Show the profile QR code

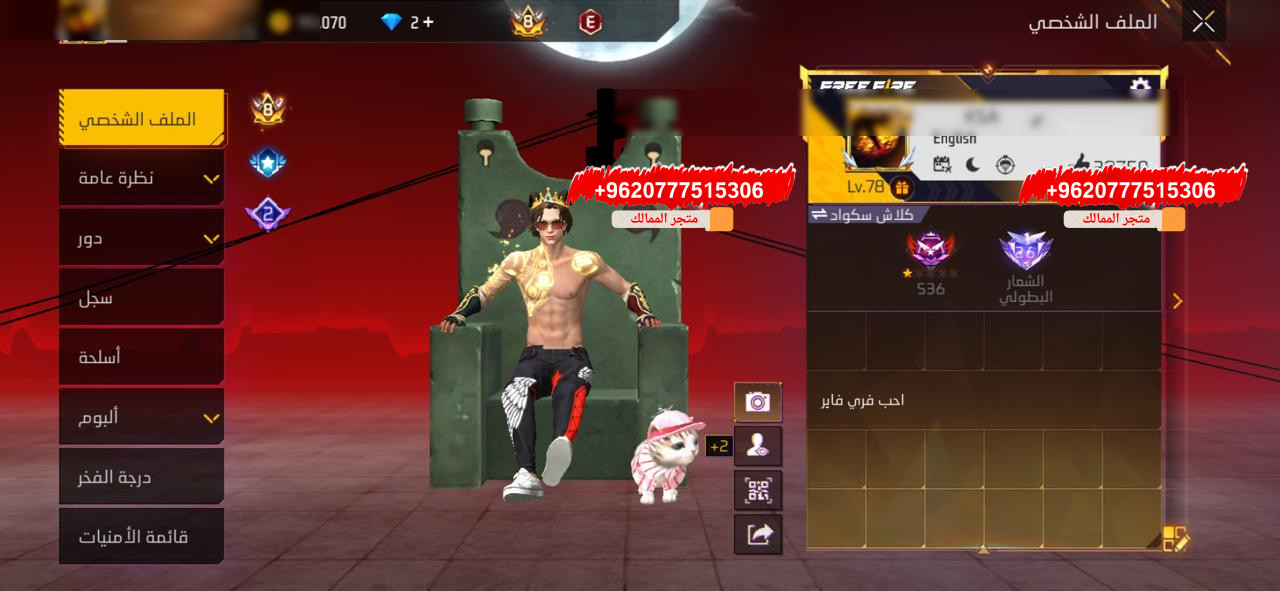pyautogui.click(x=758, y=490)
